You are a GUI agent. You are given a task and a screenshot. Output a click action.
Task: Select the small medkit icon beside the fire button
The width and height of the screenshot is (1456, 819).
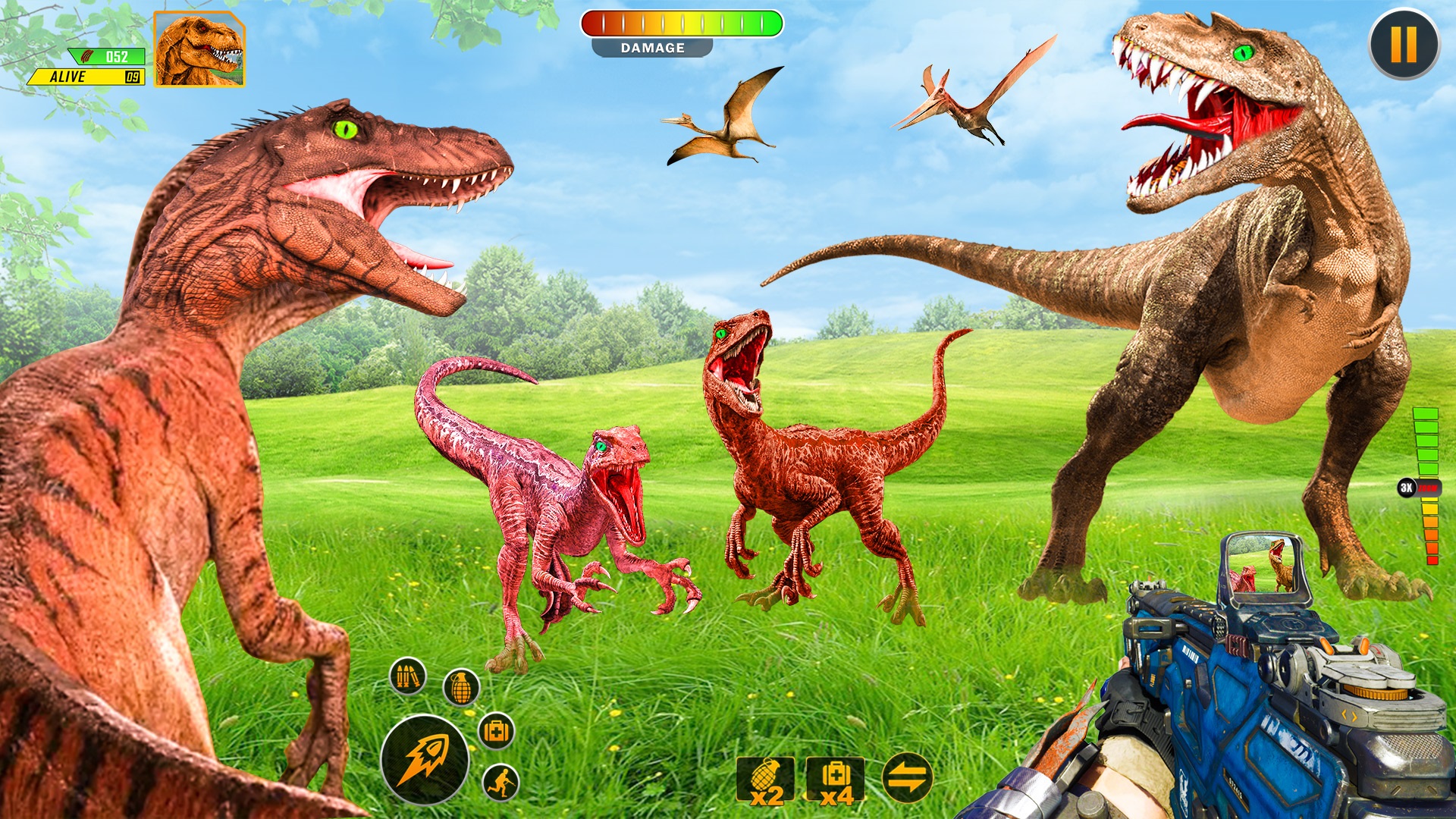(496, 730)
